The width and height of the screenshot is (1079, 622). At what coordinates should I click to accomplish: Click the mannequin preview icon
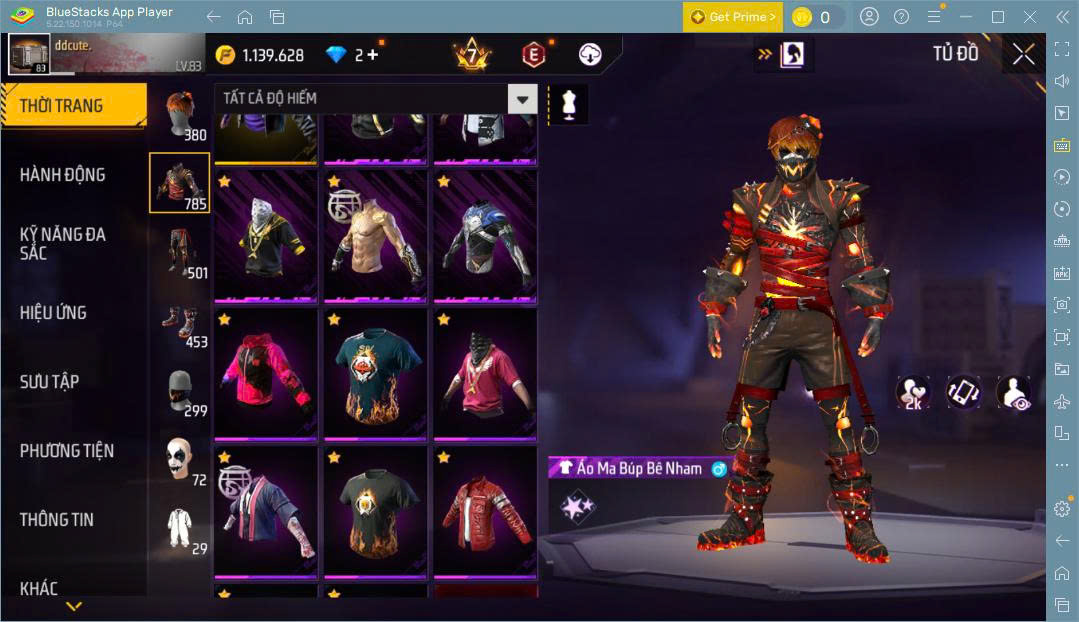tap(569, 103)
